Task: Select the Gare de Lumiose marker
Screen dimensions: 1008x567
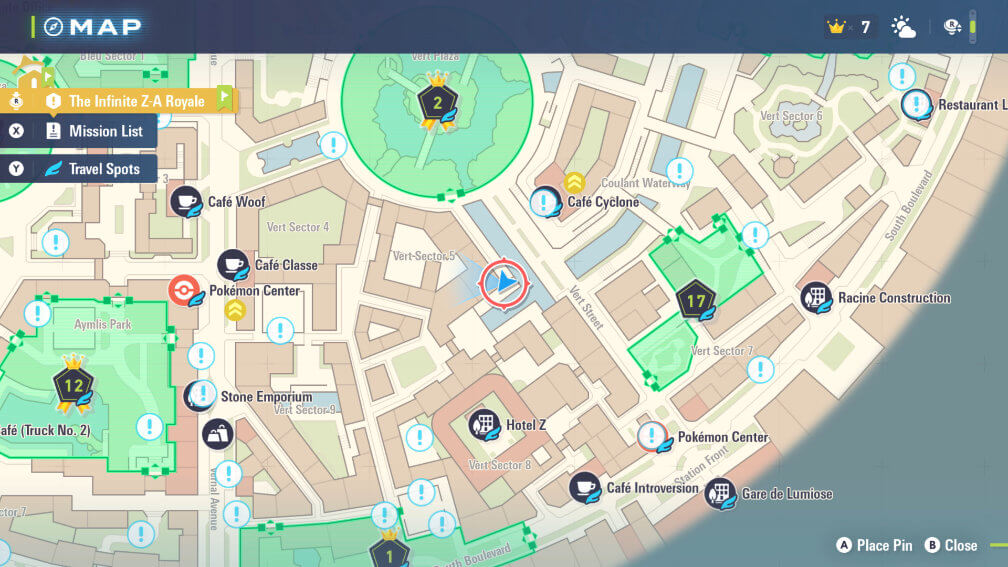Action: click(720, 494)
